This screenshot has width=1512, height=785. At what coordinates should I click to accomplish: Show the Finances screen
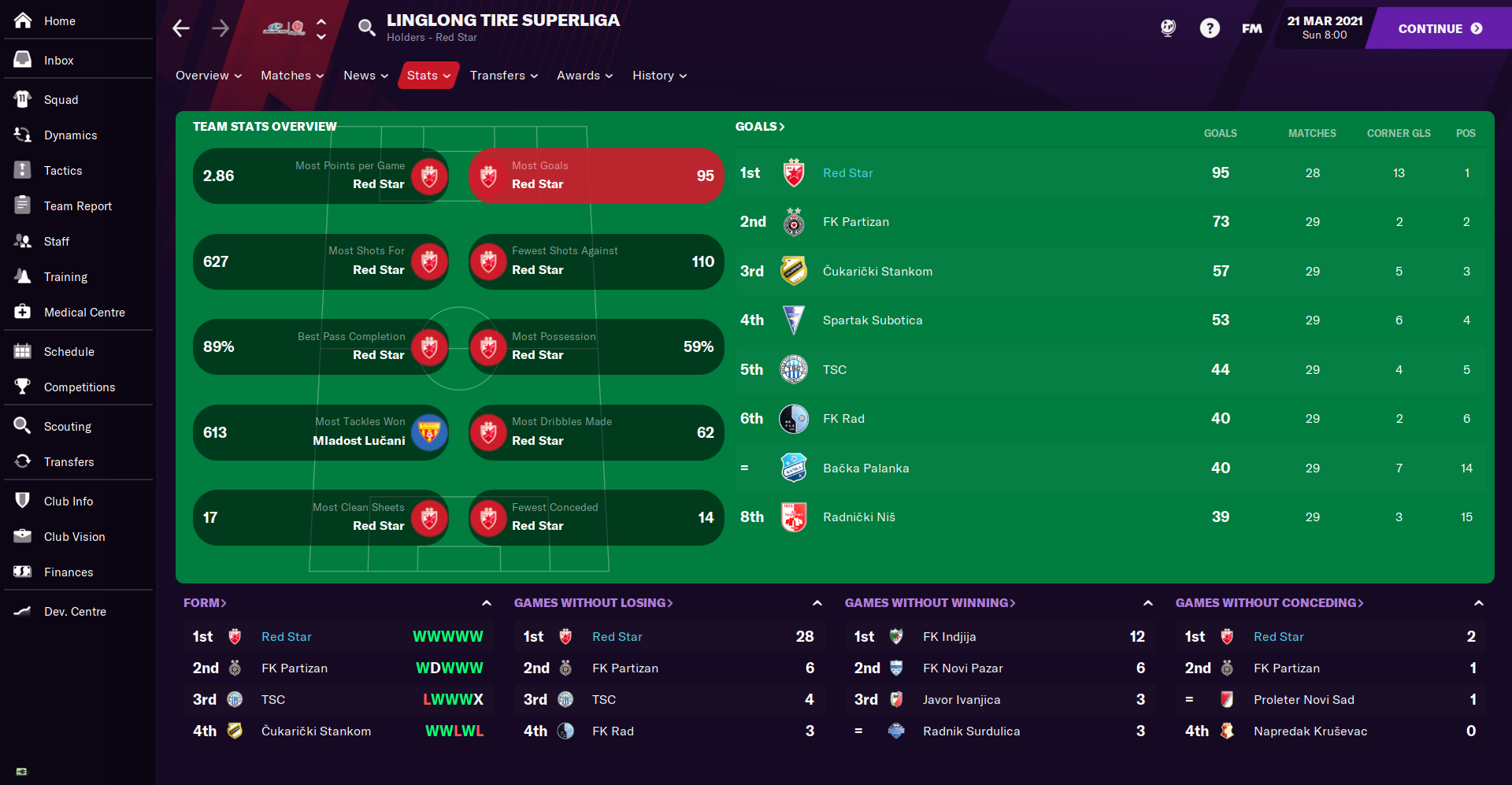(68, 572)
